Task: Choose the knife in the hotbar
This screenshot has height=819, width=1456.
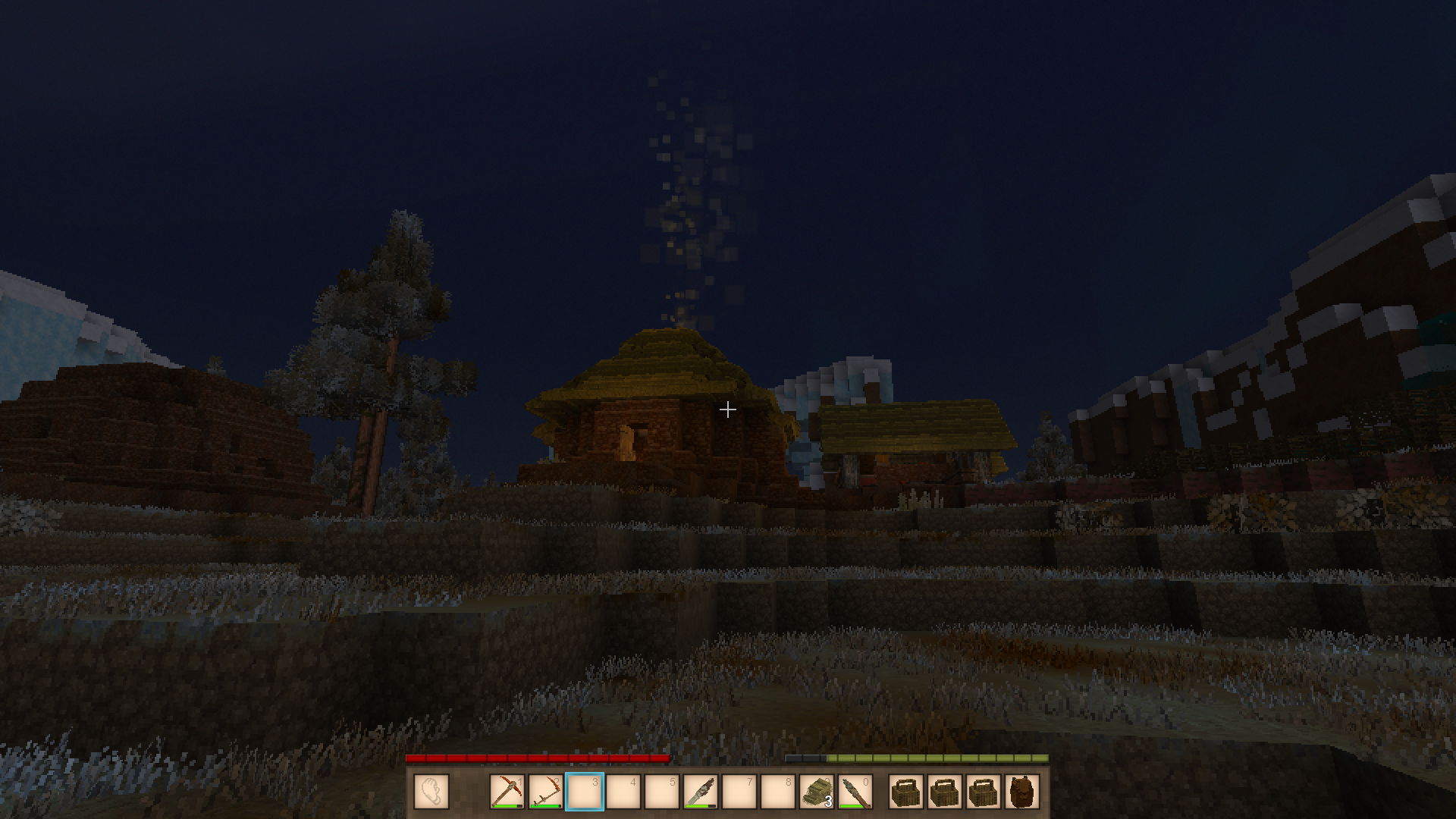Action: tap(700, 792)
